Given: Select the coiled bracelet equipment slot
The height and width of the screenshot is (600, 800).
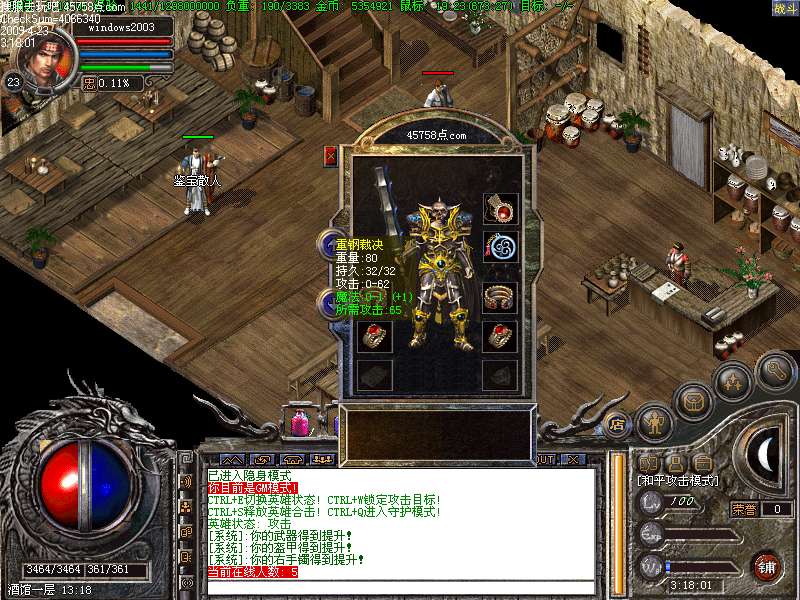Looking at the screenshot, I should [500, 297].
